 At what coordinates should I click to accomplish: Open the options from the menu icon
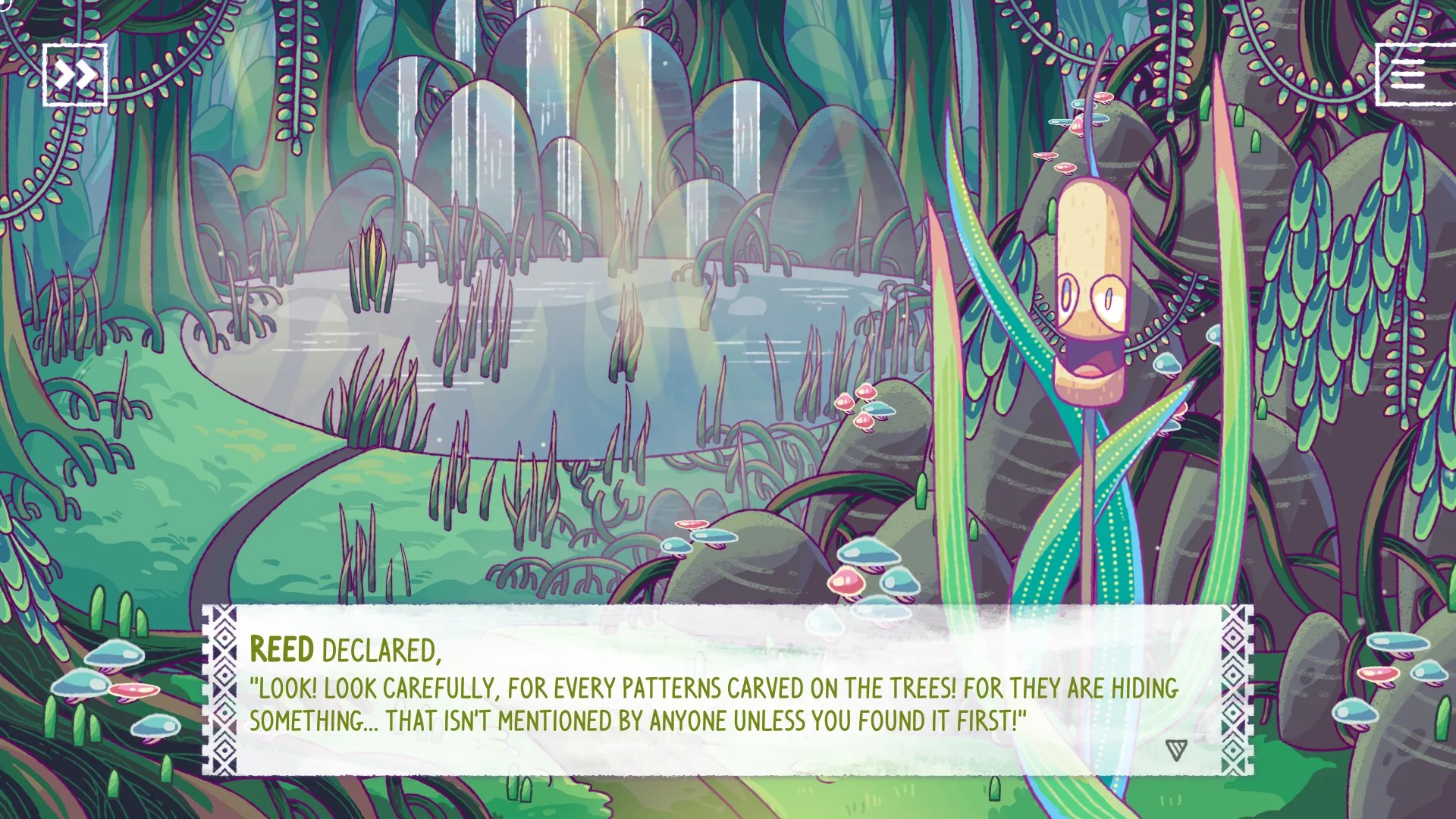coord(1407,74)
